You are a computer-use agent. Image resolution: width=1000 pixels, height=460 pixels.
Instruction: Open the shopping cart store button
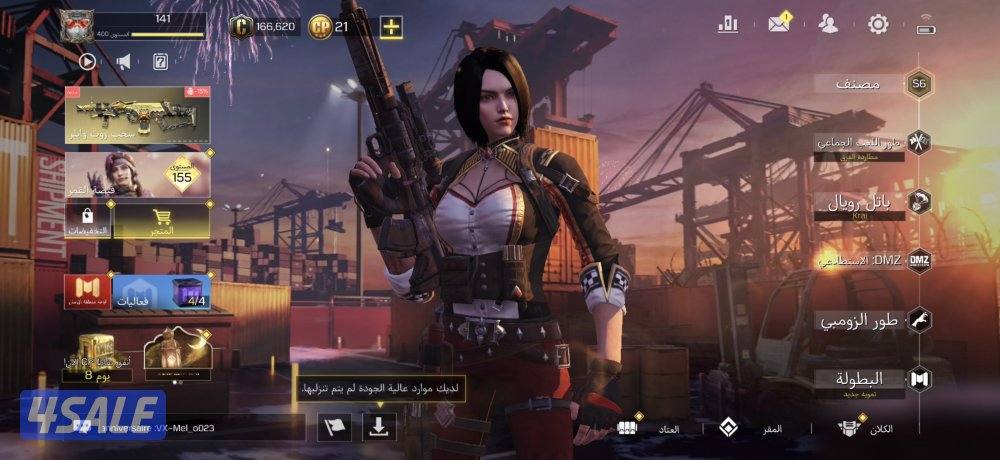pos(160,221)
